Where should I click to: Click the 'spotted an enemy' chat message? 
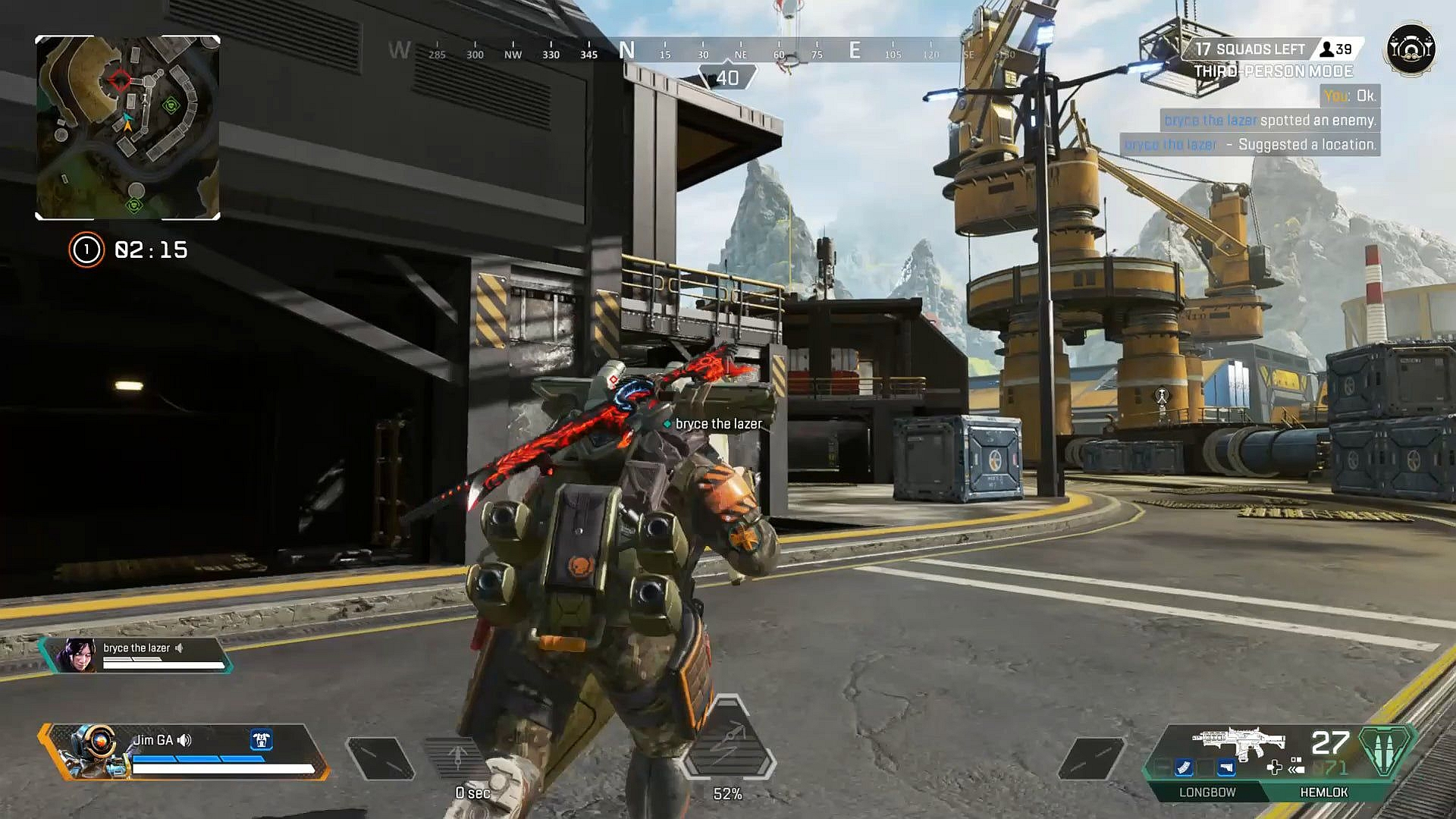pos(1270,121)
